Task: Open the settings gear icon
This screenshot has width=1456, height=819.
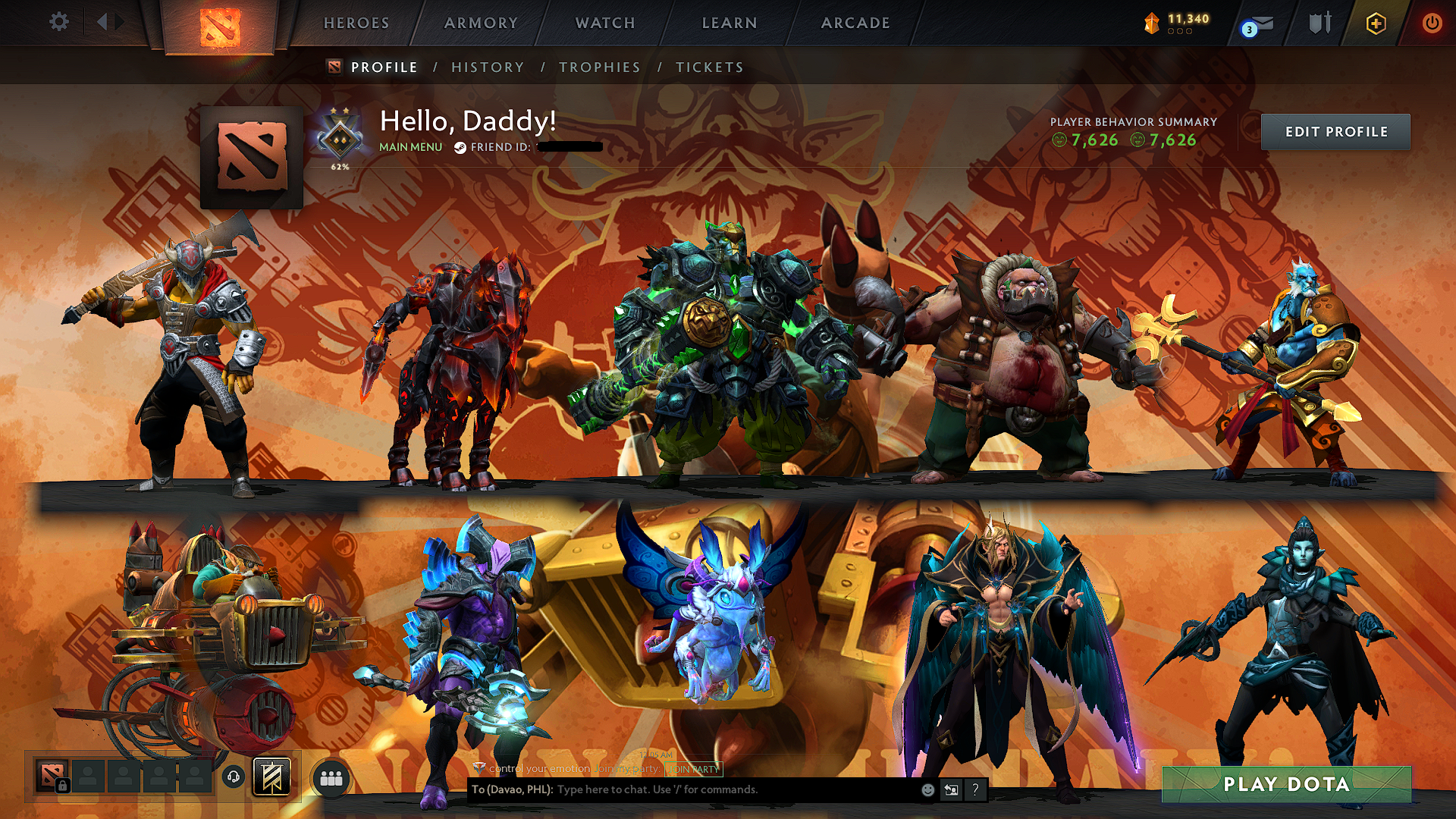Action: [x=58, y=22]
